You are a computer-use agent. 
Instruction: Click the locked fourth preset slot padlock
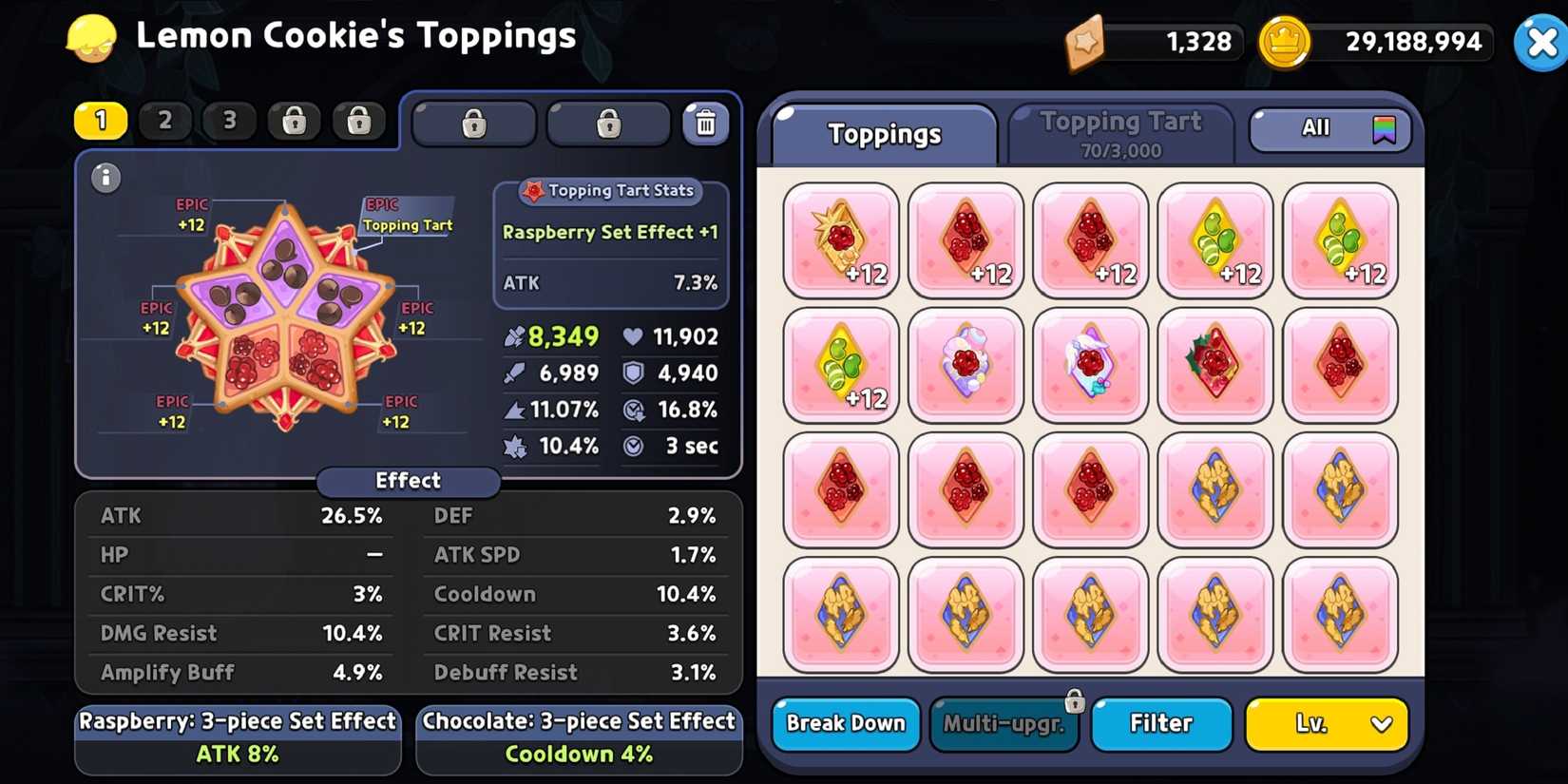coord(294,121)
